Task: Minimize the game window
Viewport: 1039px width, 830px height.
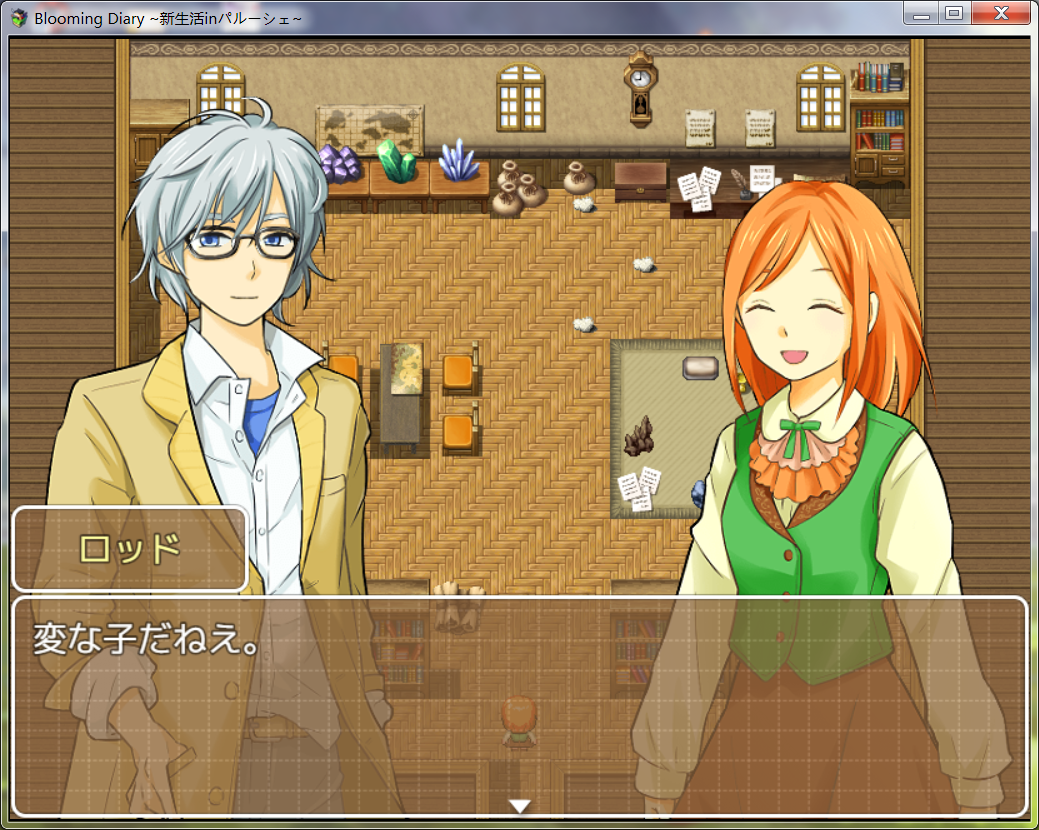Action: pos(921,13)
